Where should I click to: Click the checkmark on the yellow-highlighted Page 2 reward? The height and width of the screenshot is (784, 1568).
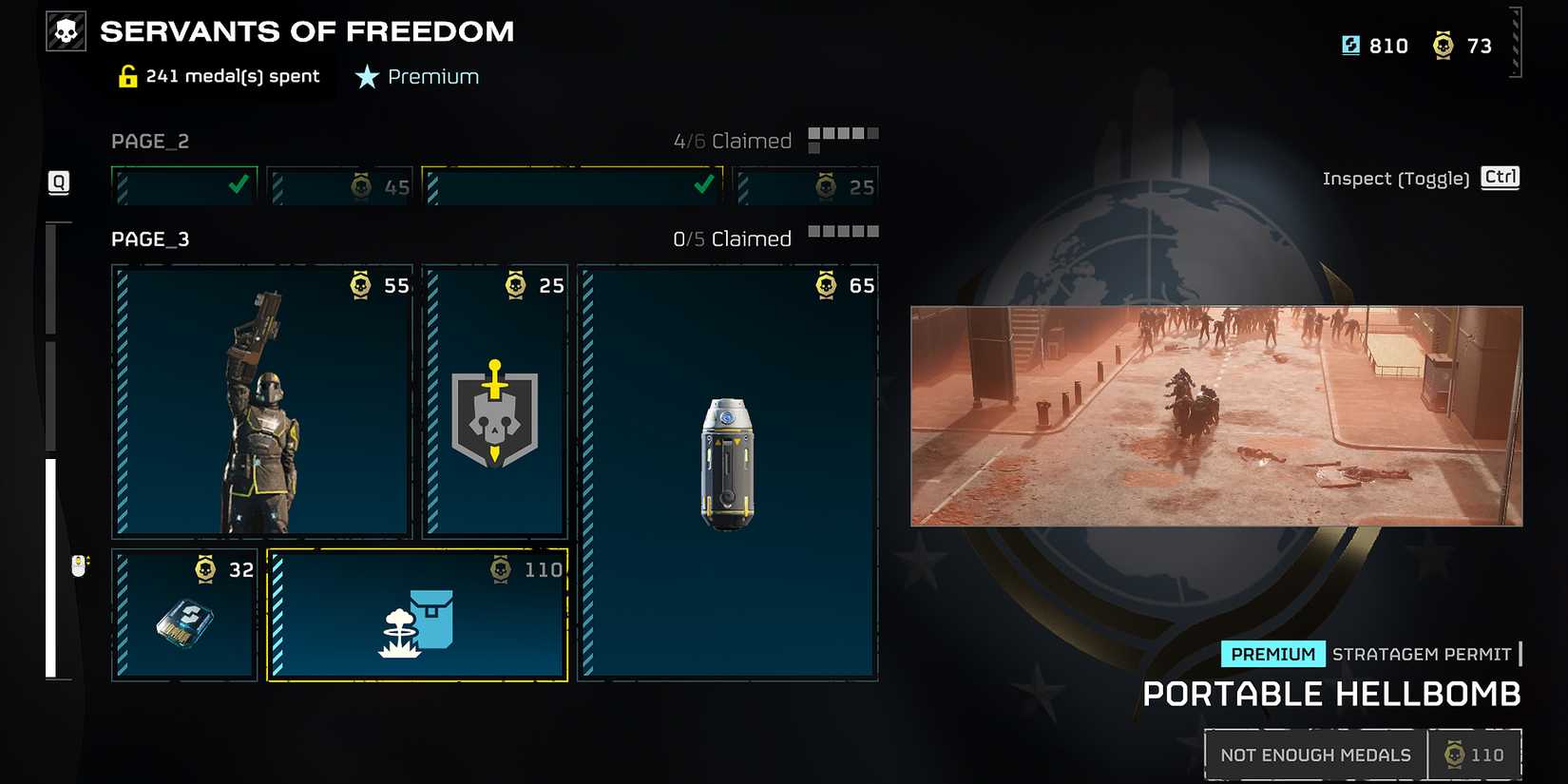(x=703, y=185)
